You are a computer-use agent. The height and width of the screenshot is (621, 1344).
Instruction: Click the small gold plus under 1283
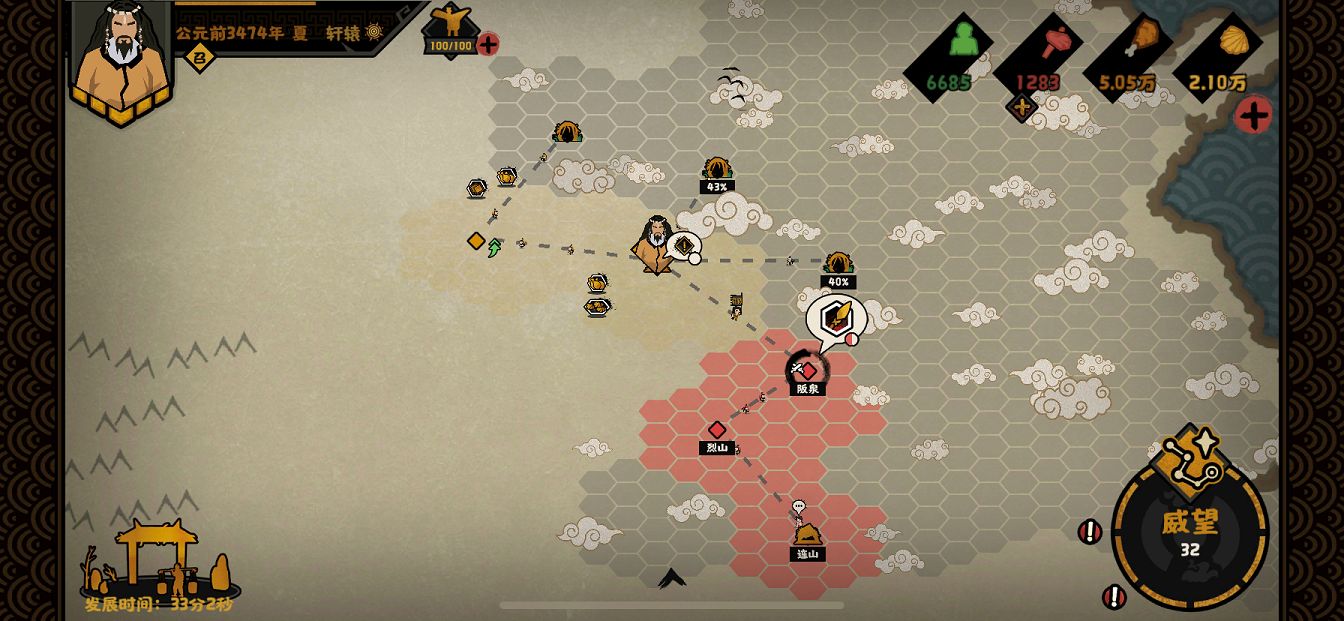click(x=1021, y=107)
